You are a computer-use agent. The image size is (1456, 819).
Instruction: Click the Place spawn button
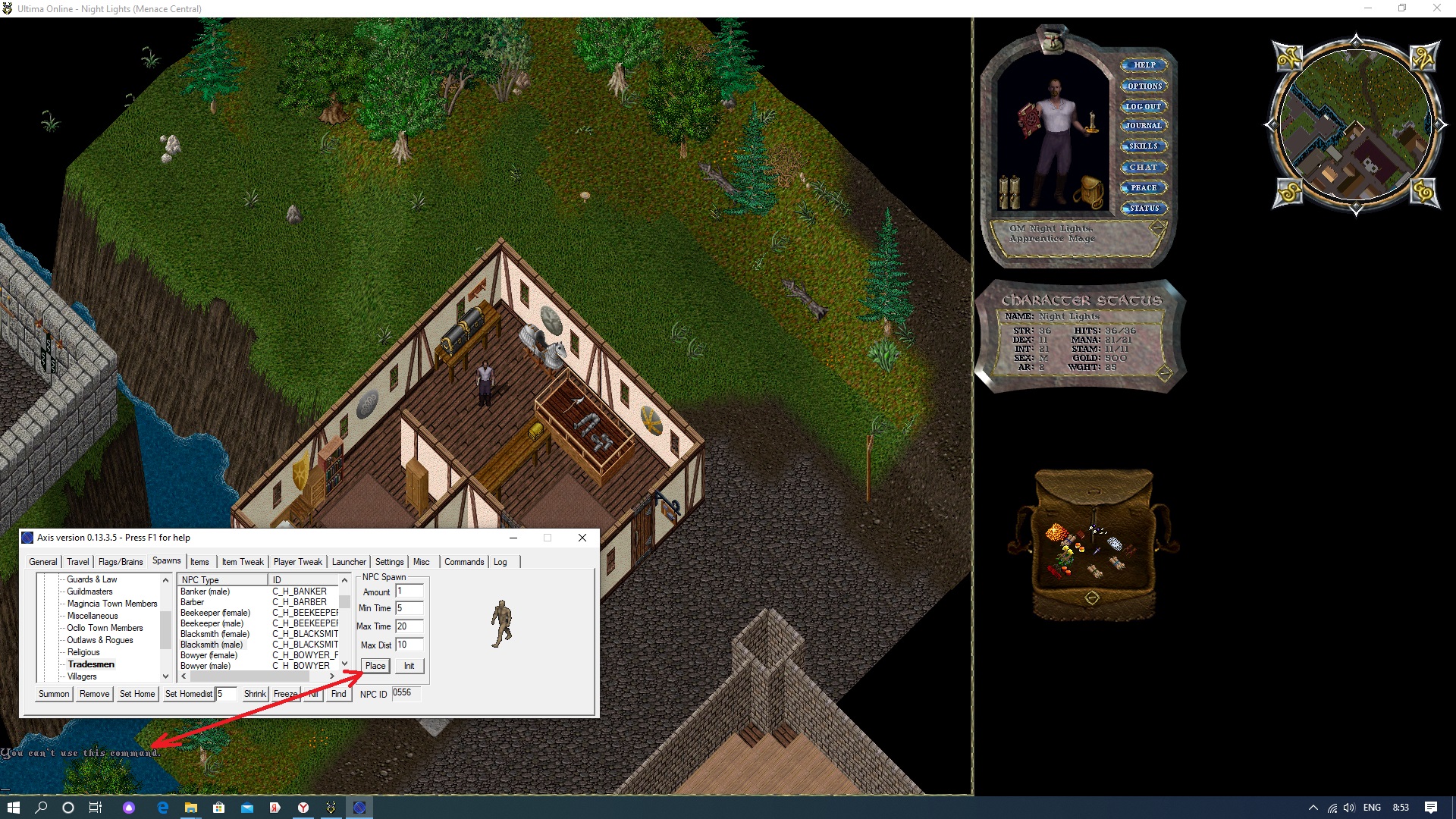coord(375,666)
